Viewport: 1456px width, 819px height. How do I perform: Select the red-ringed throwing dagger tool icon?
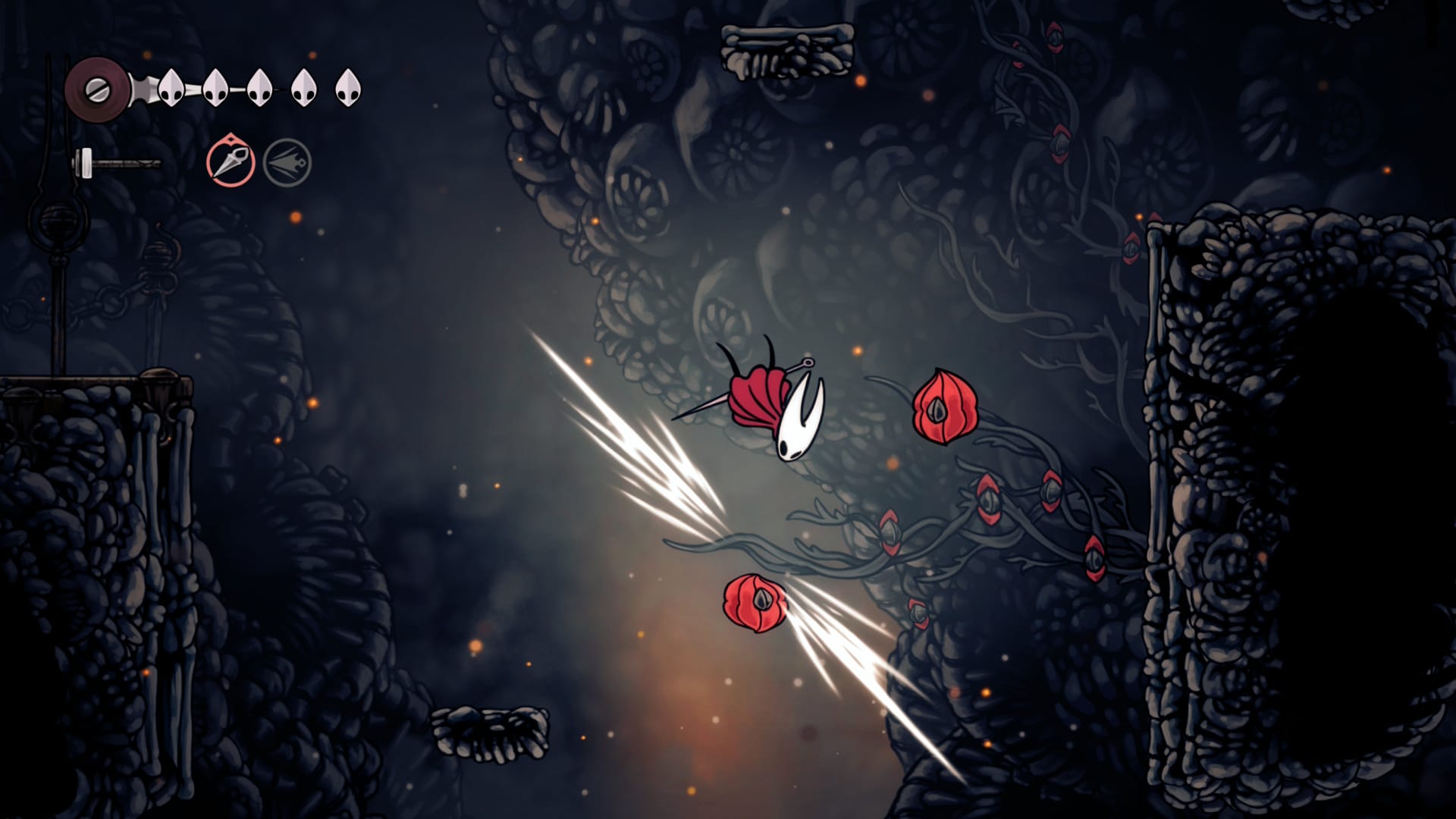[x=231, y=162]
